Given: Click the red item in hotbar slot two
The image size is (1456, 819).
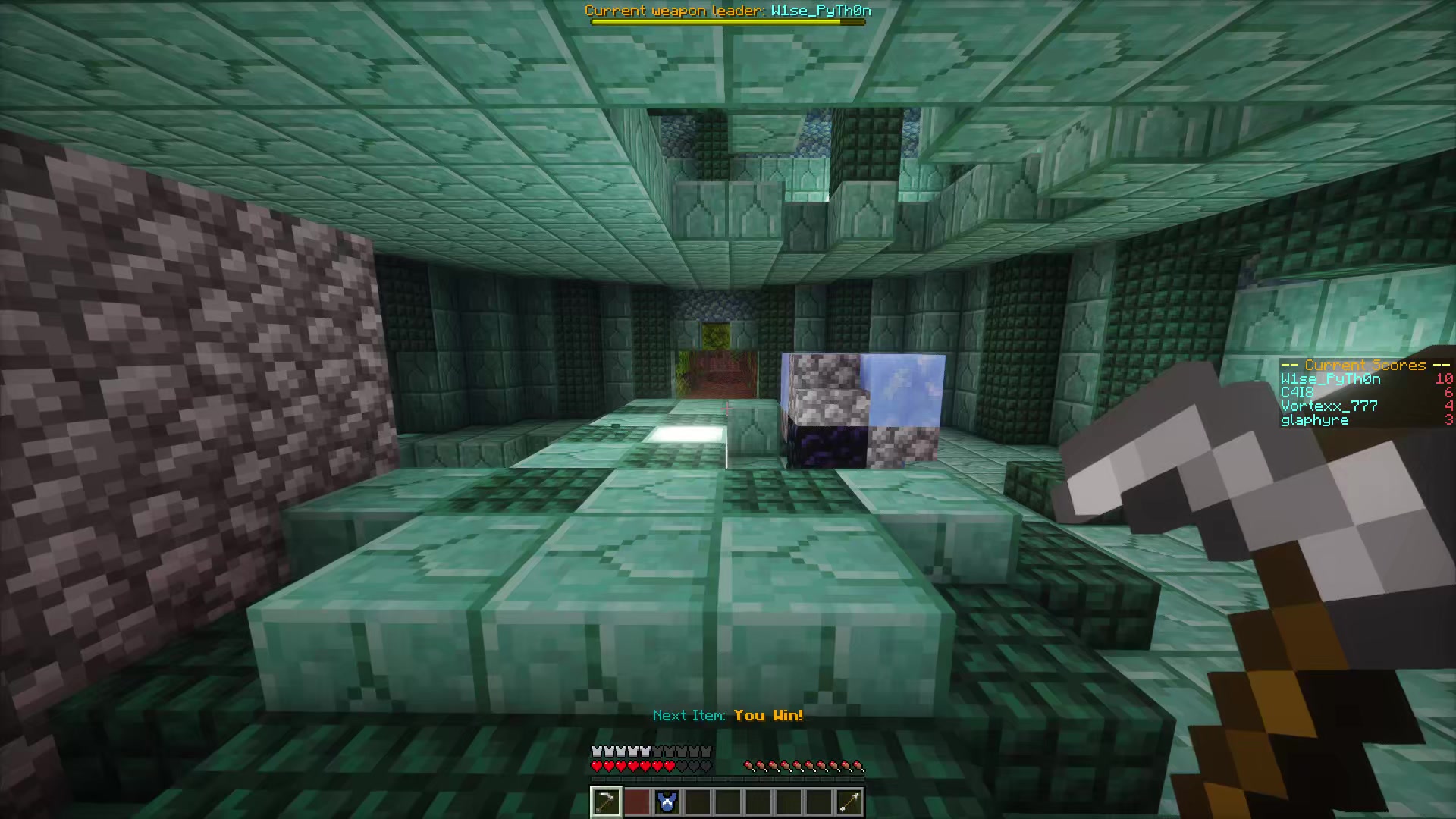Looking at the screenshot, I should [637, 802].
